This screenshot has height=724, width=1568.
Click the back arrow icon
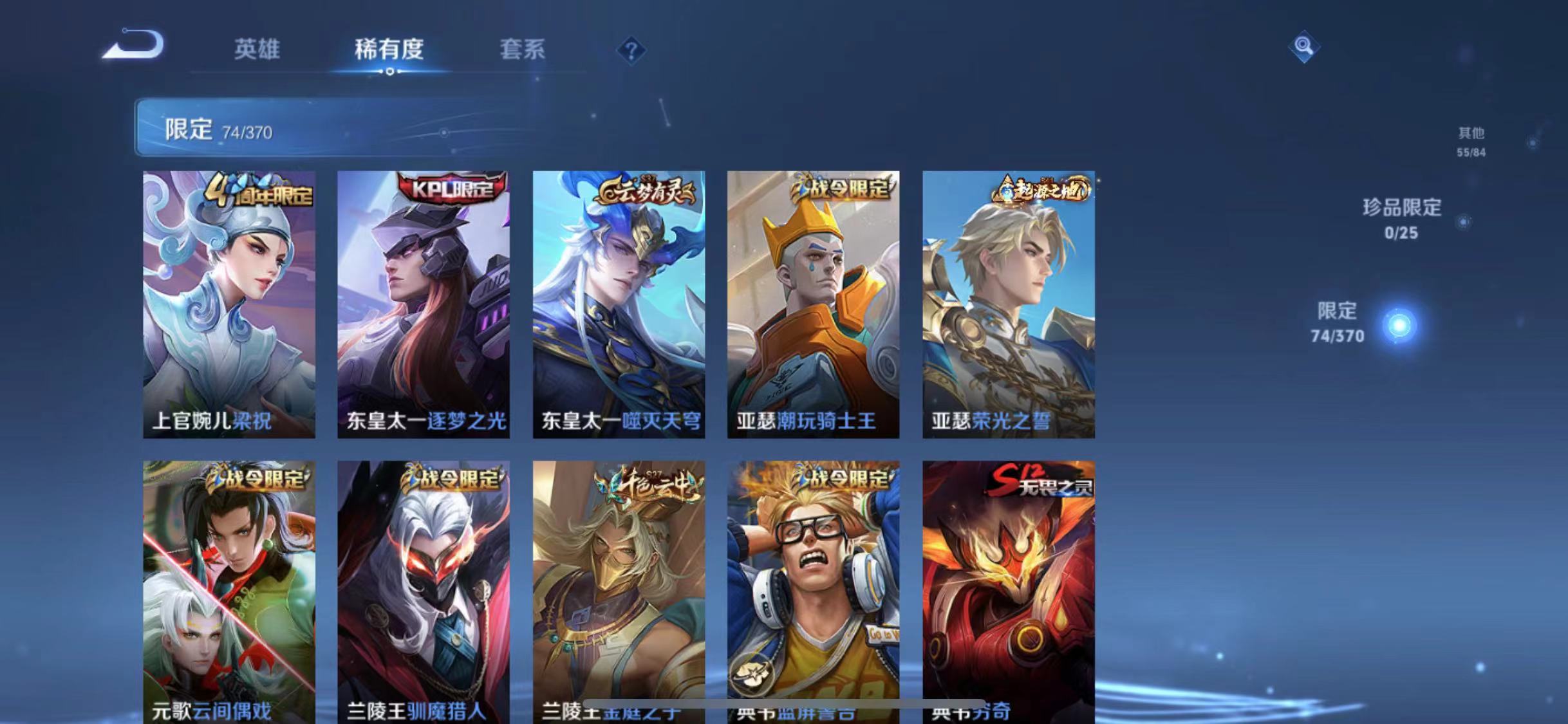pyautogui.click(x=131, y=45)
